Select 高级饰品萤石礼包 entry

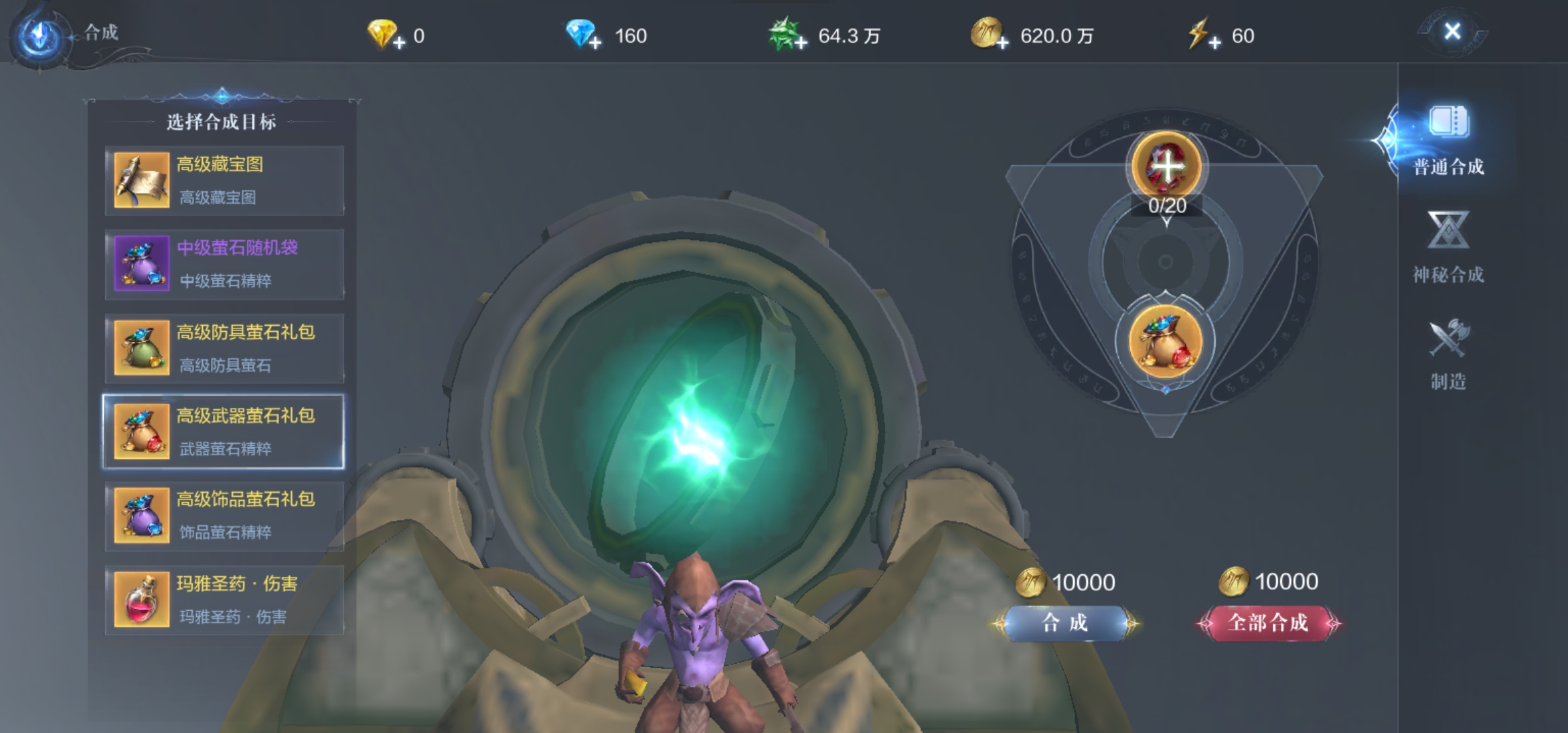tap(224, 515)
